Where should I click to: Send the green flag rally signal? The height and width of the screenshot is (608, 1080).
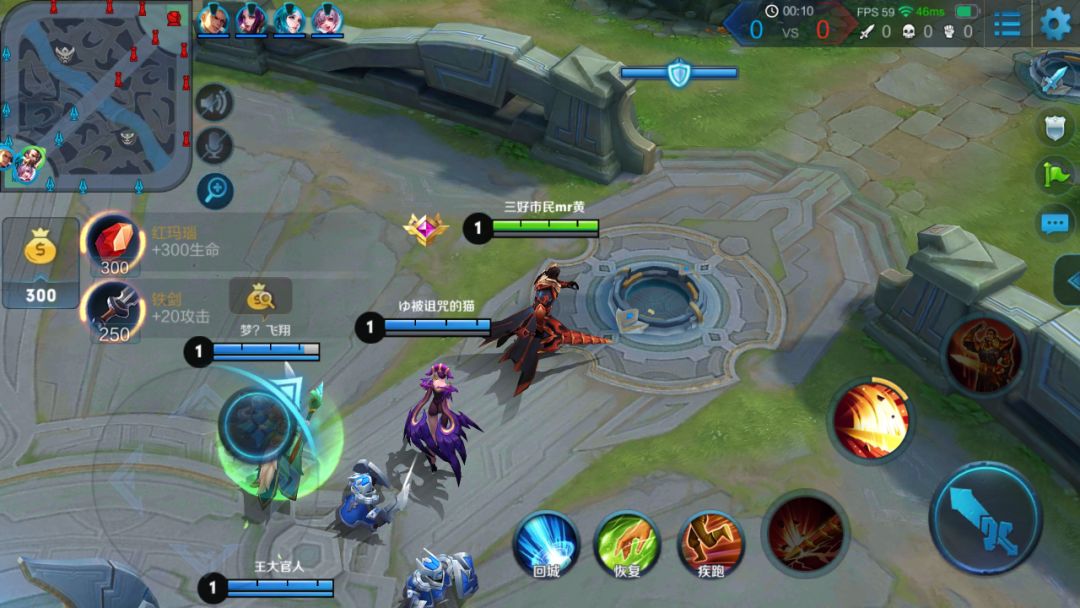click(x=1056, y=175)
